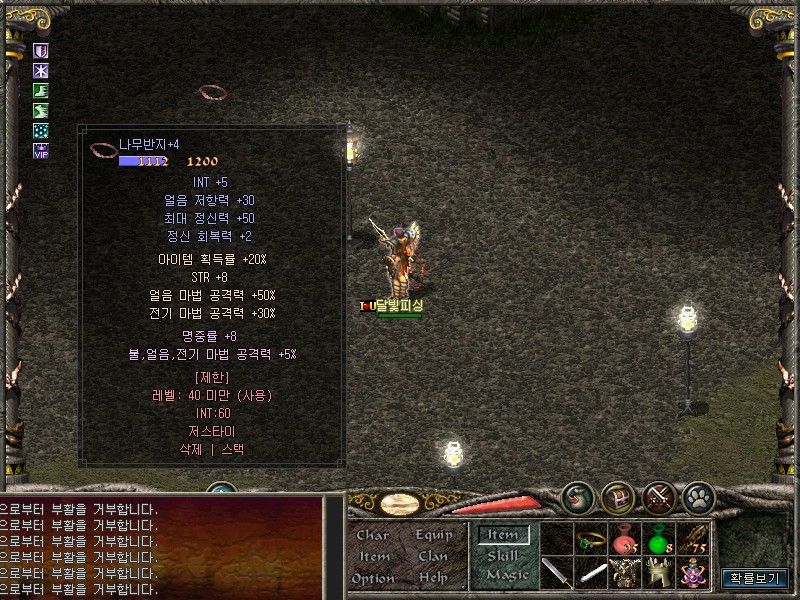Open the paw print pet button

pos(698,497)
